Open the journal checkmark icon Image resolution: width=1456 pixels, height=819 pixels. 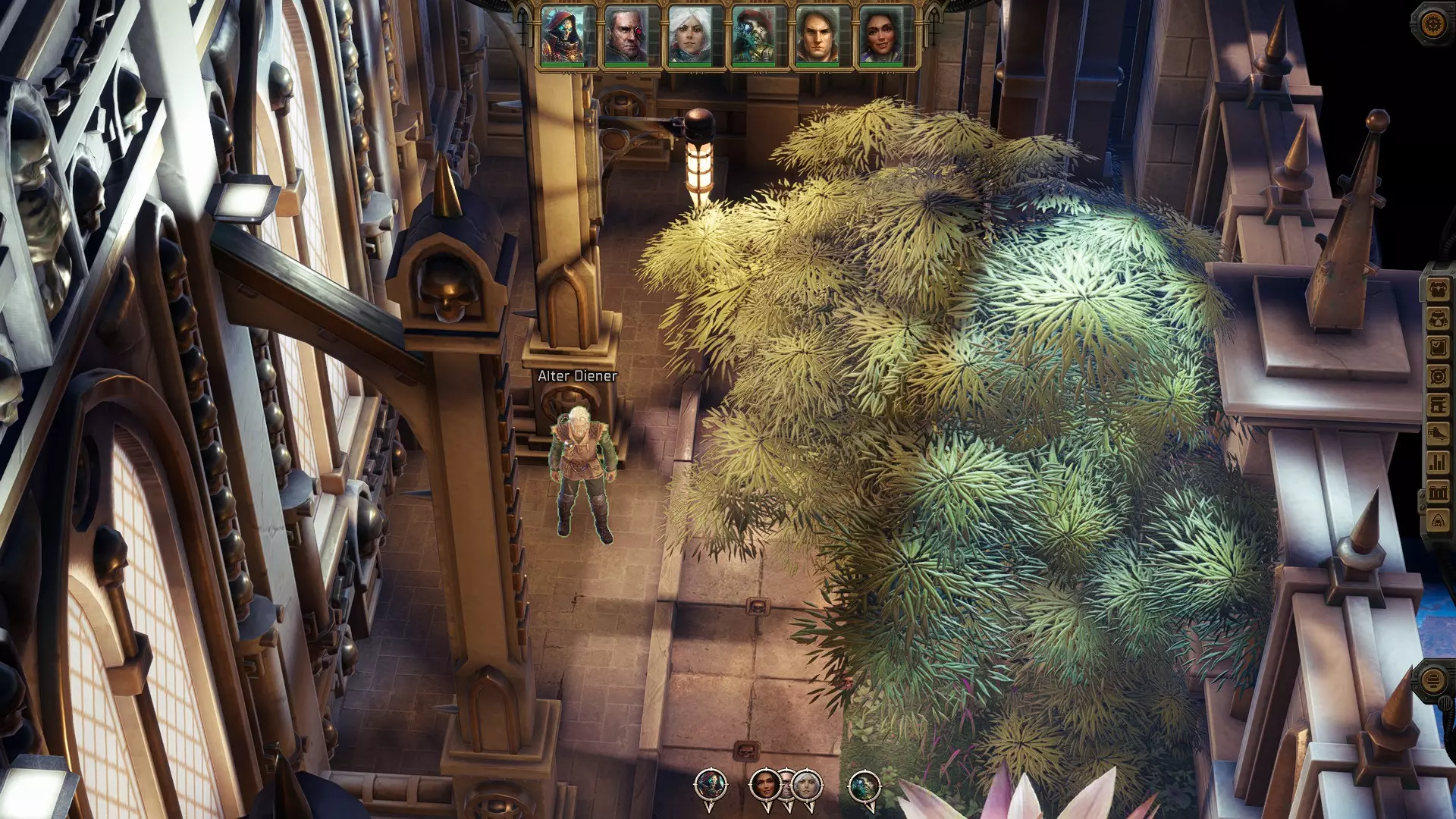1439,348
